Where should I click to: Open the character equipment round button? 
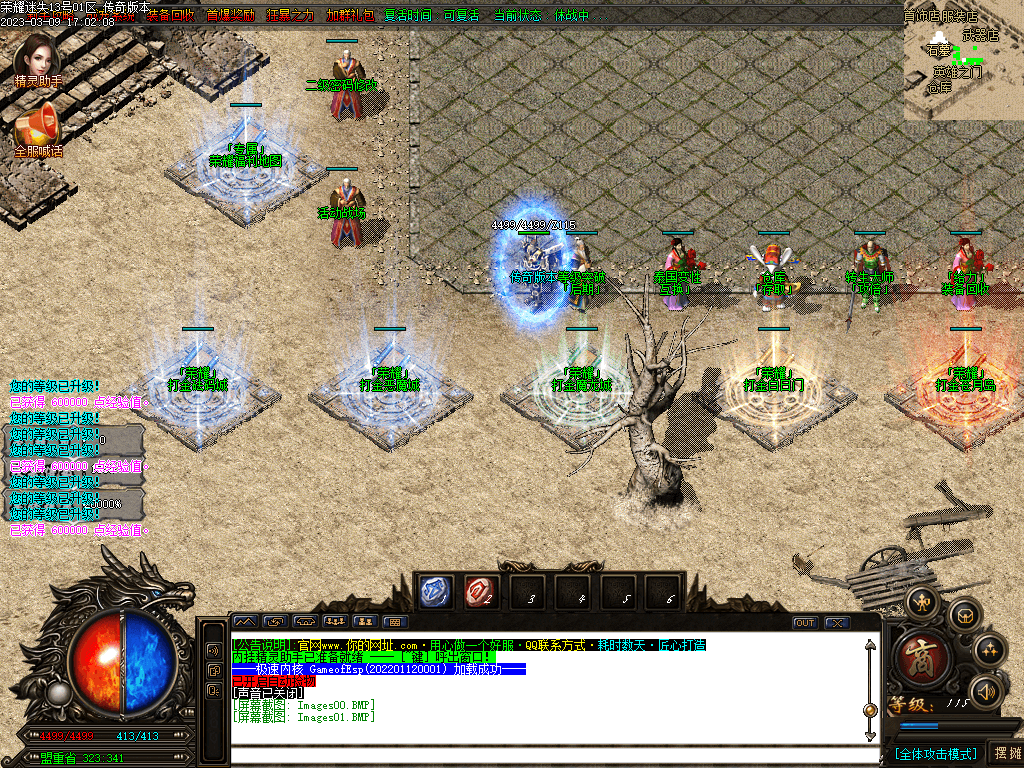(921, 602)
